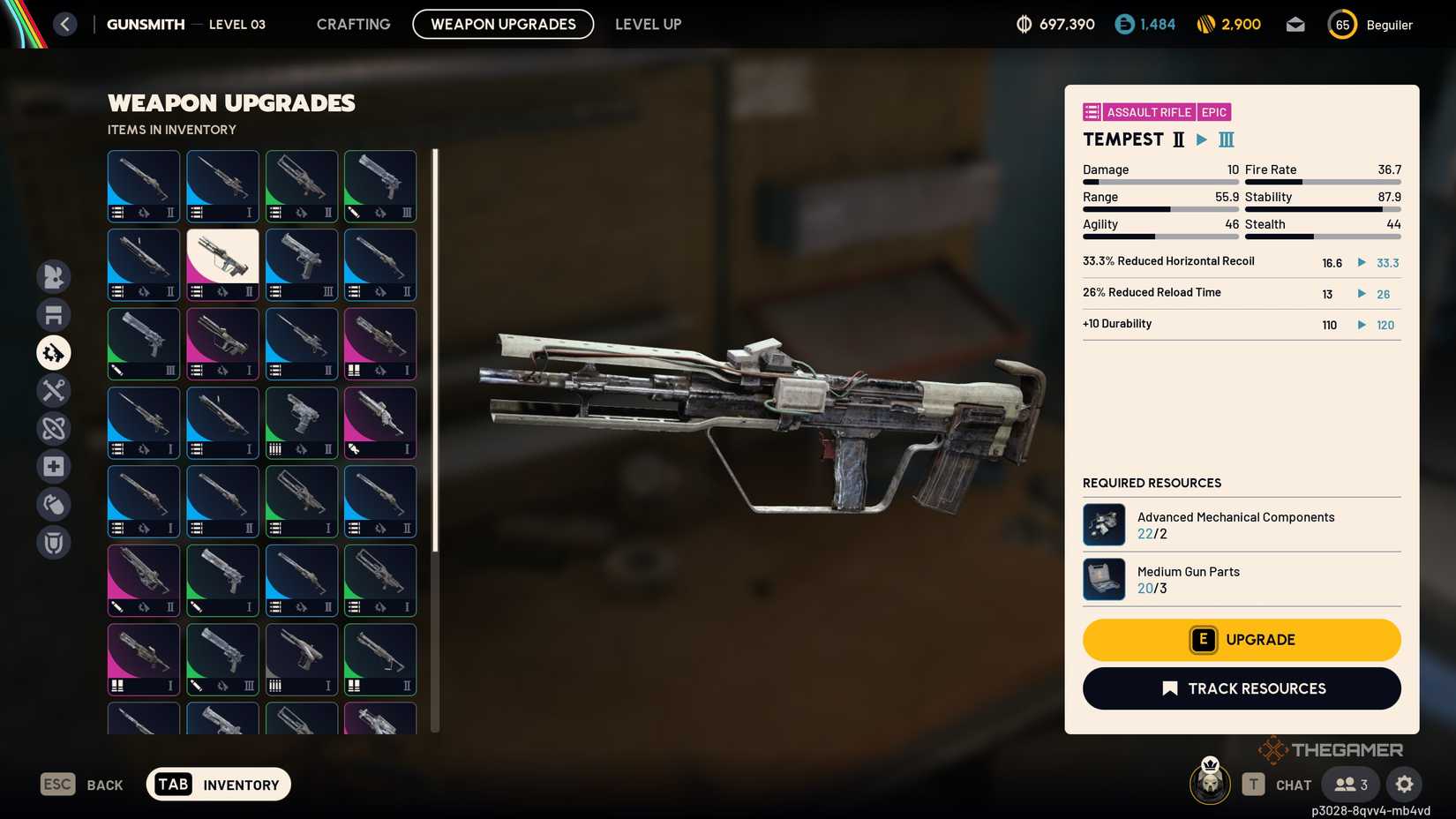The image size is (1456, 819).
Task: Select the atom-shaped sidebar icon
Action: 54,429
